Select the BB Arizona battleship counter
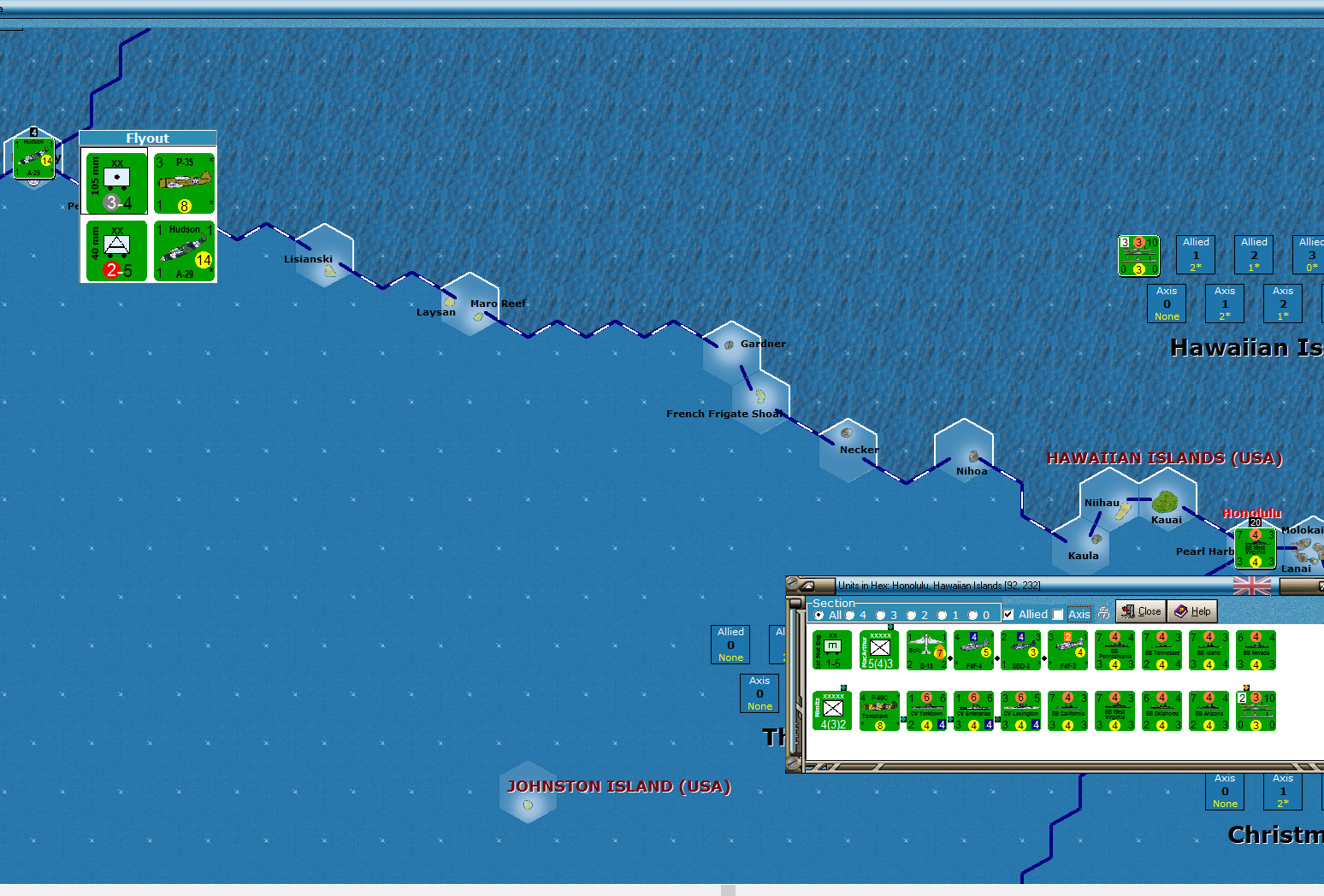The height and width of the screenshot is (896, 1324). (1208, 710)
